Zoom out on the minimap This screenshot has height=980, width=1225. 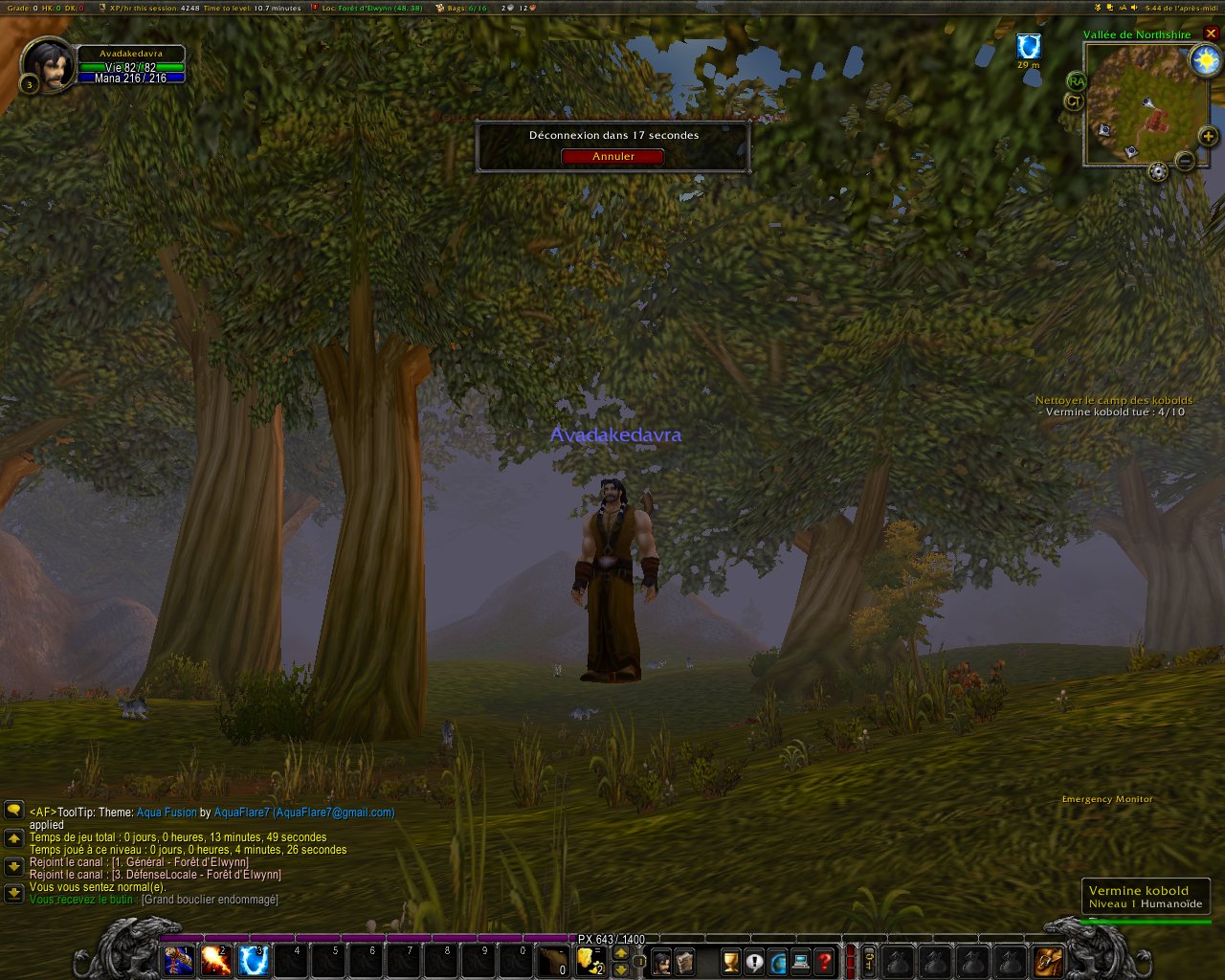click(1185, 161)
